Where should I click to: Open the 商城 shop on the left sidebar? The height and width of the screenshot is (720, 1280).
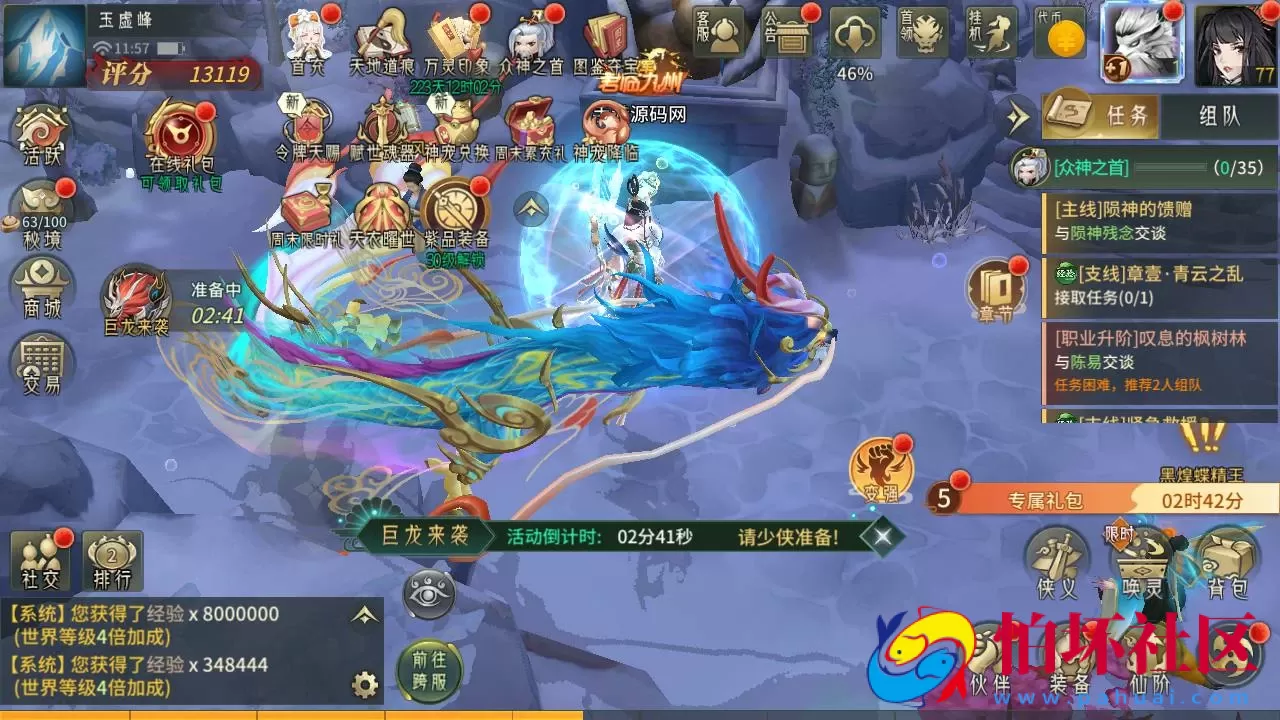click(x=40, y=288)
